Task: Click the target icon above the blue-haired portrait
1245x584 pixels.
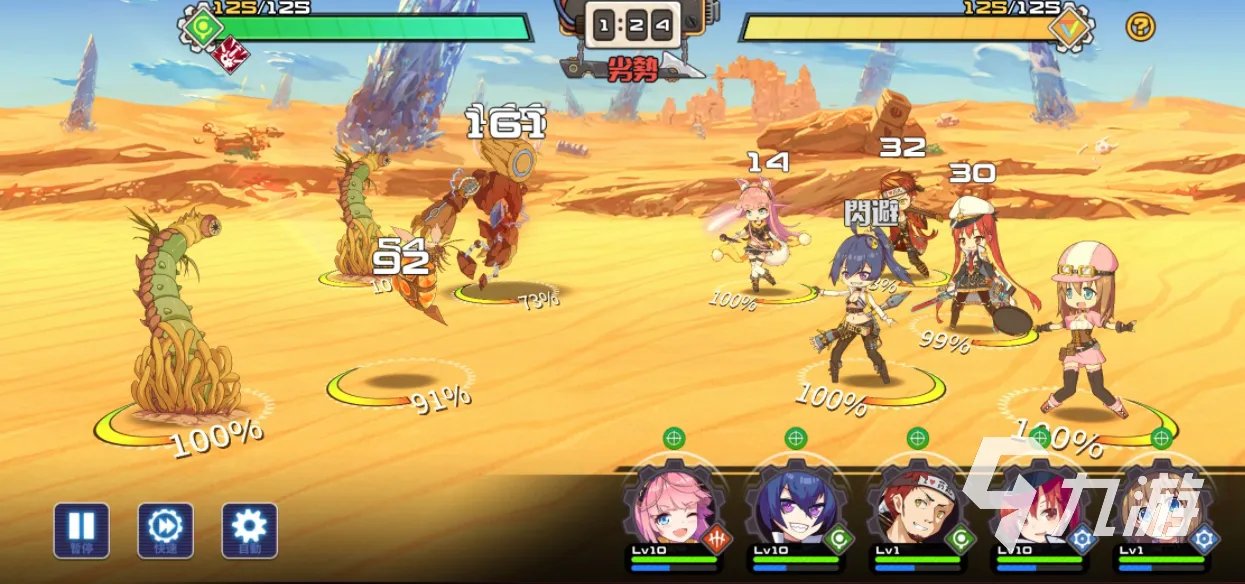Action: 796,438
